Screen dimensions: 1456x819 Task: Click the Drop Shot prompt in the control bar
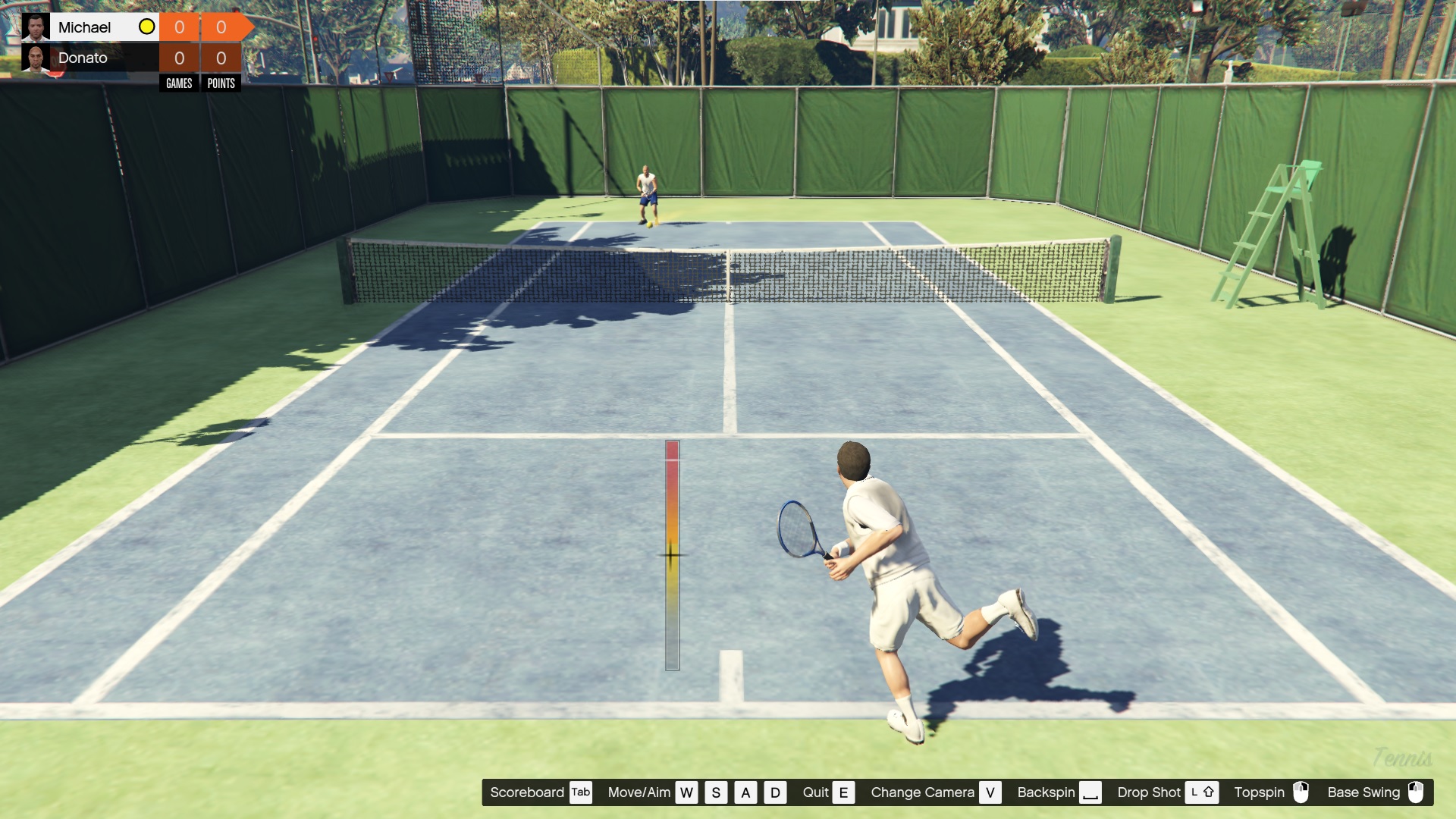pyautogui.click(x=1150, y=792)
